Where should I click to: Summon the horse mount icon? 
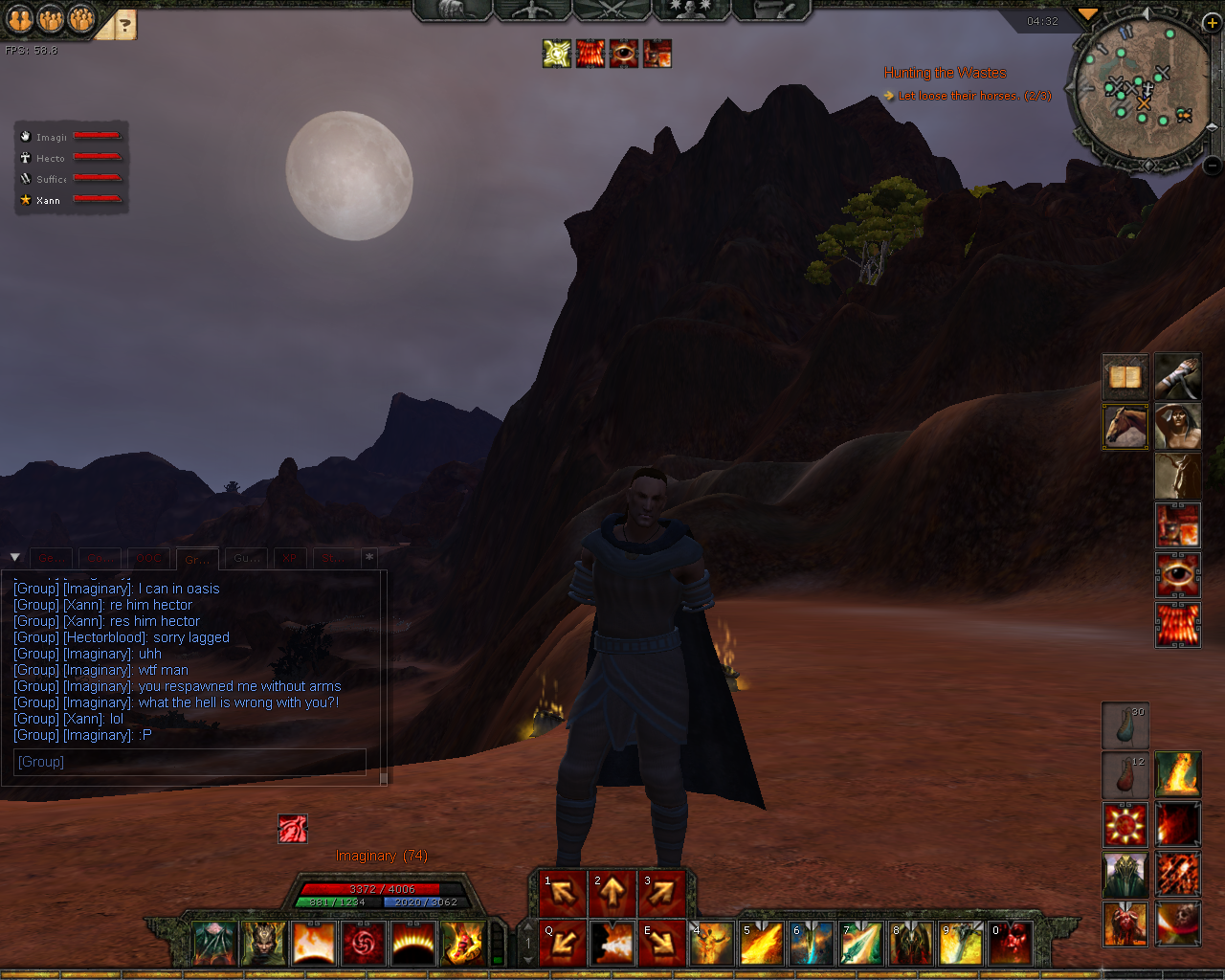[x=1125, y=427]
